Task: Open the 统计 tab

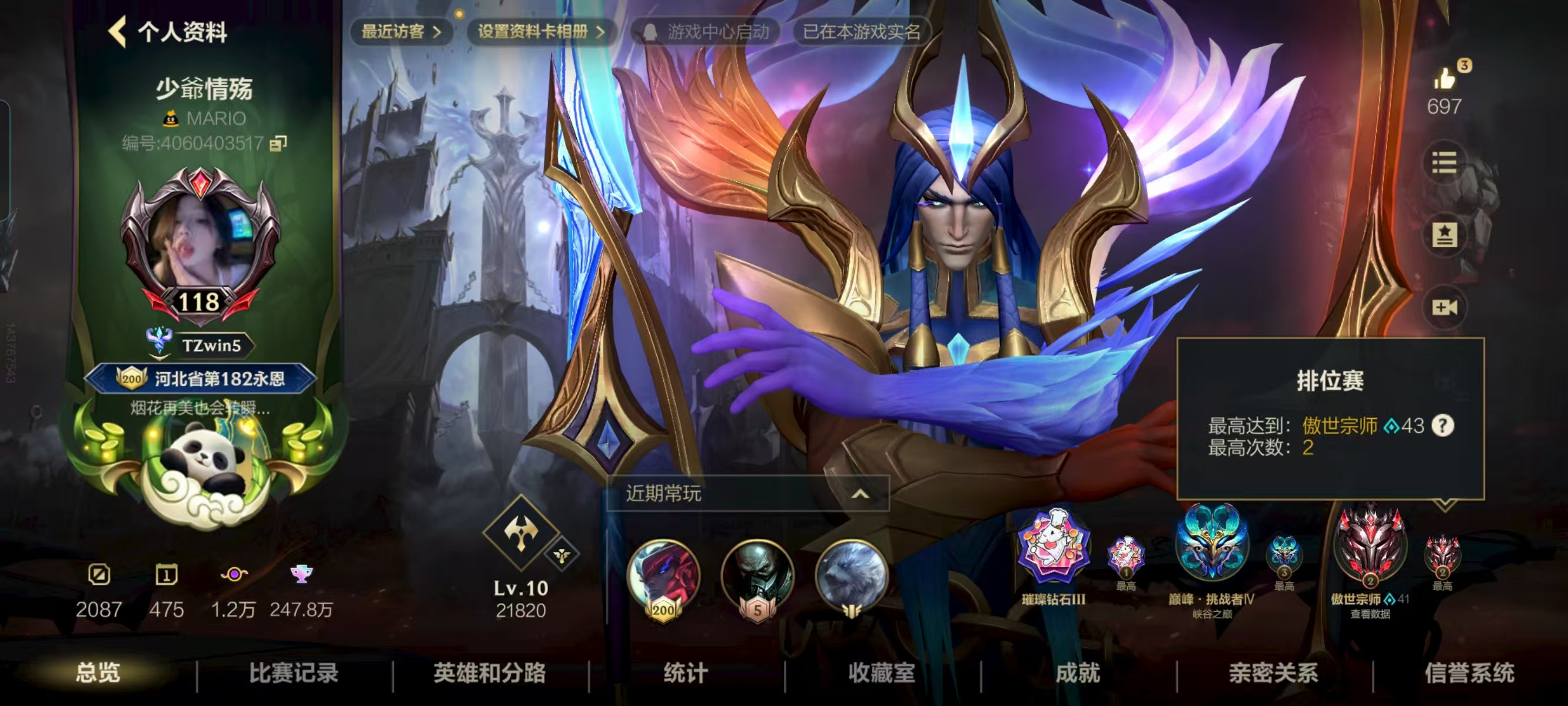Action: pos(685,673)
